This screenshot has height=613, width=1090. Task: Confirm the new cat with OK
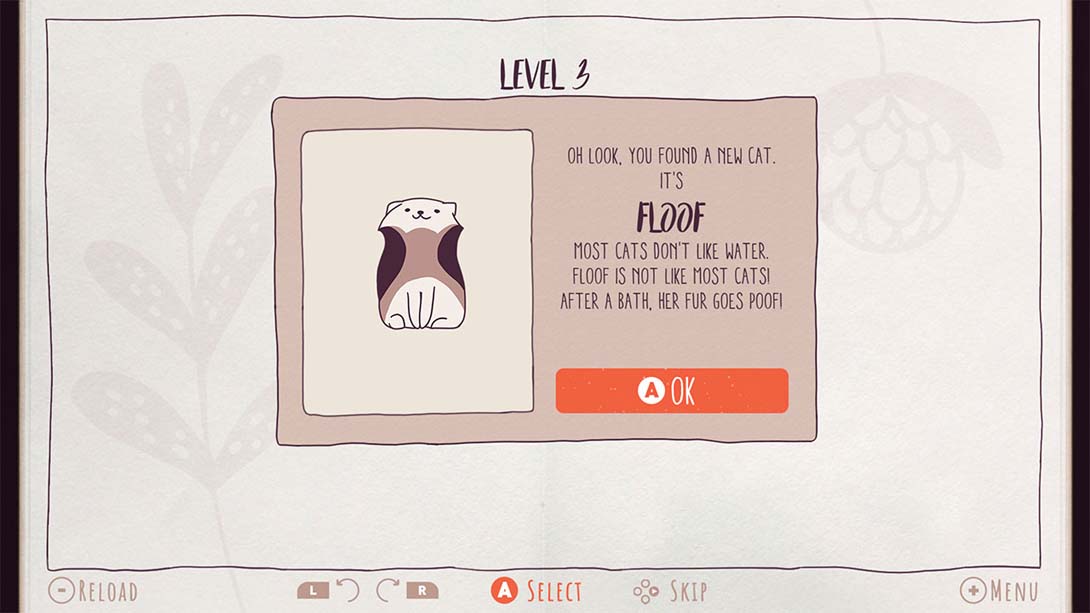[x=671, y=391]
